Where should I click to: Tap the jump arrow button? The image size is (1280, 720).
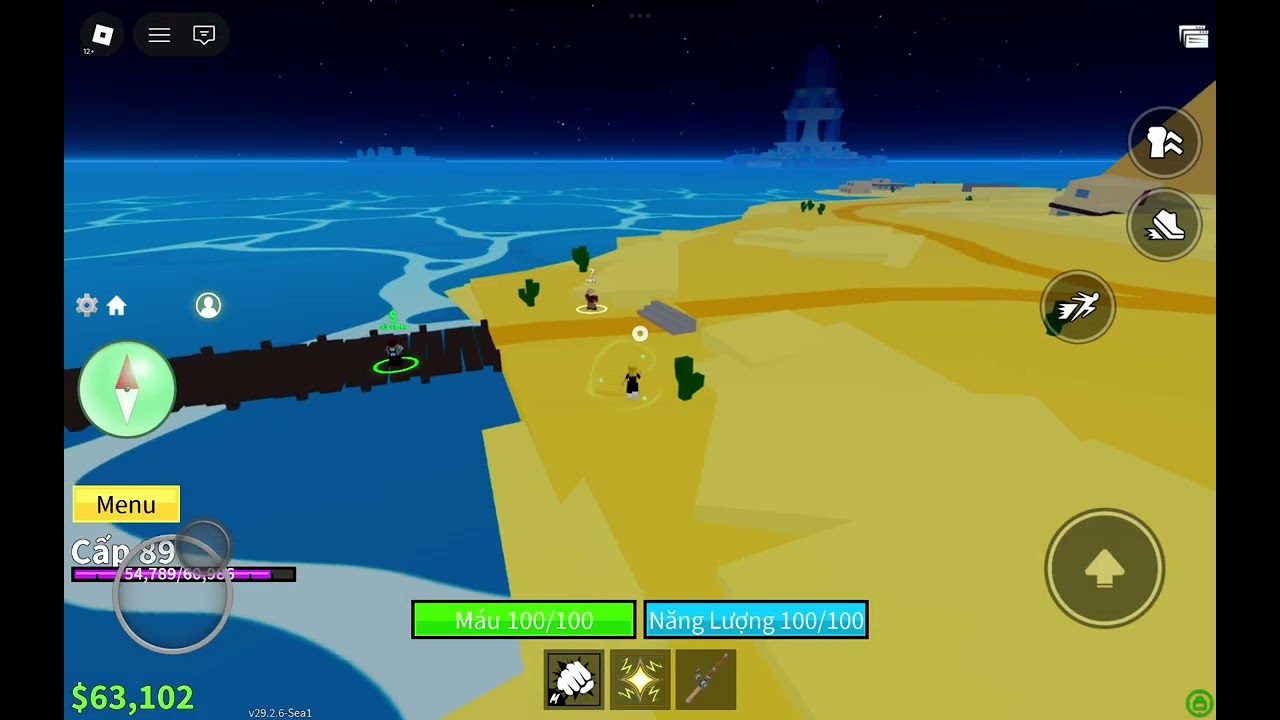1104,568
